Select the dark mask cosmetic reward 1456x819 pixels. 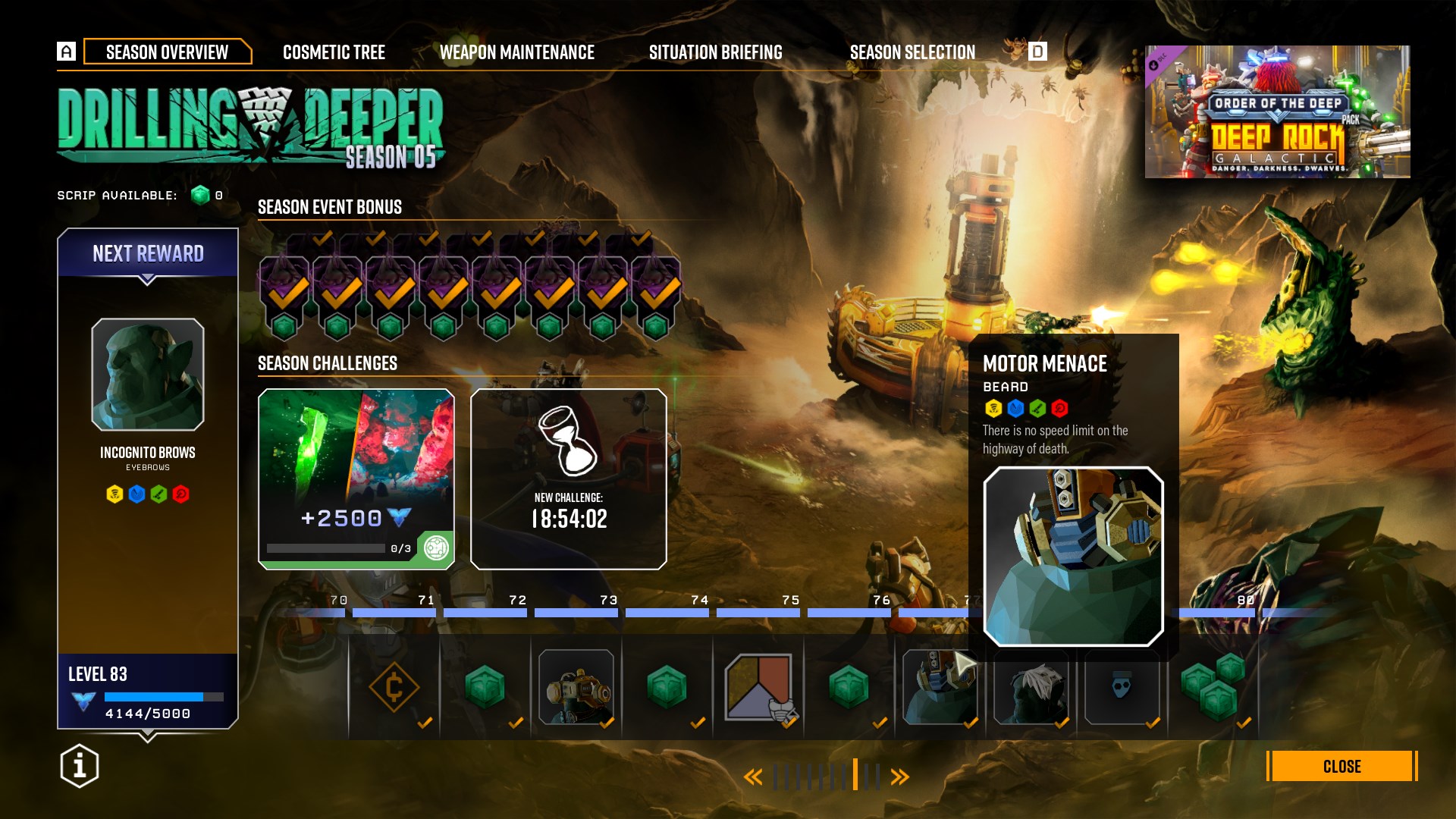point(1122,688)
